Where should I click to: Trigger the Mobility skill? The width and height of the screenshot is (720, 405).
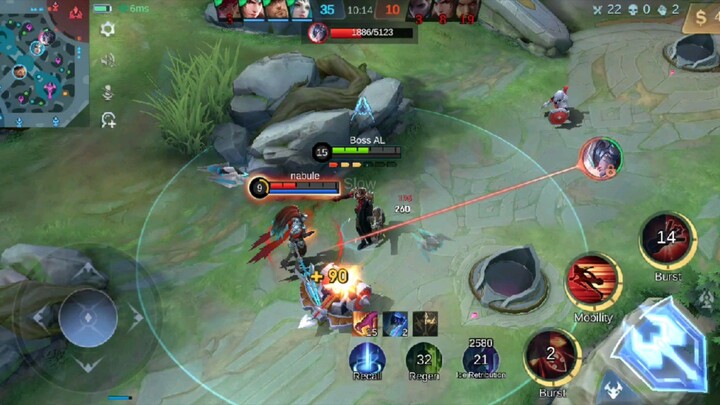(593, 281)
